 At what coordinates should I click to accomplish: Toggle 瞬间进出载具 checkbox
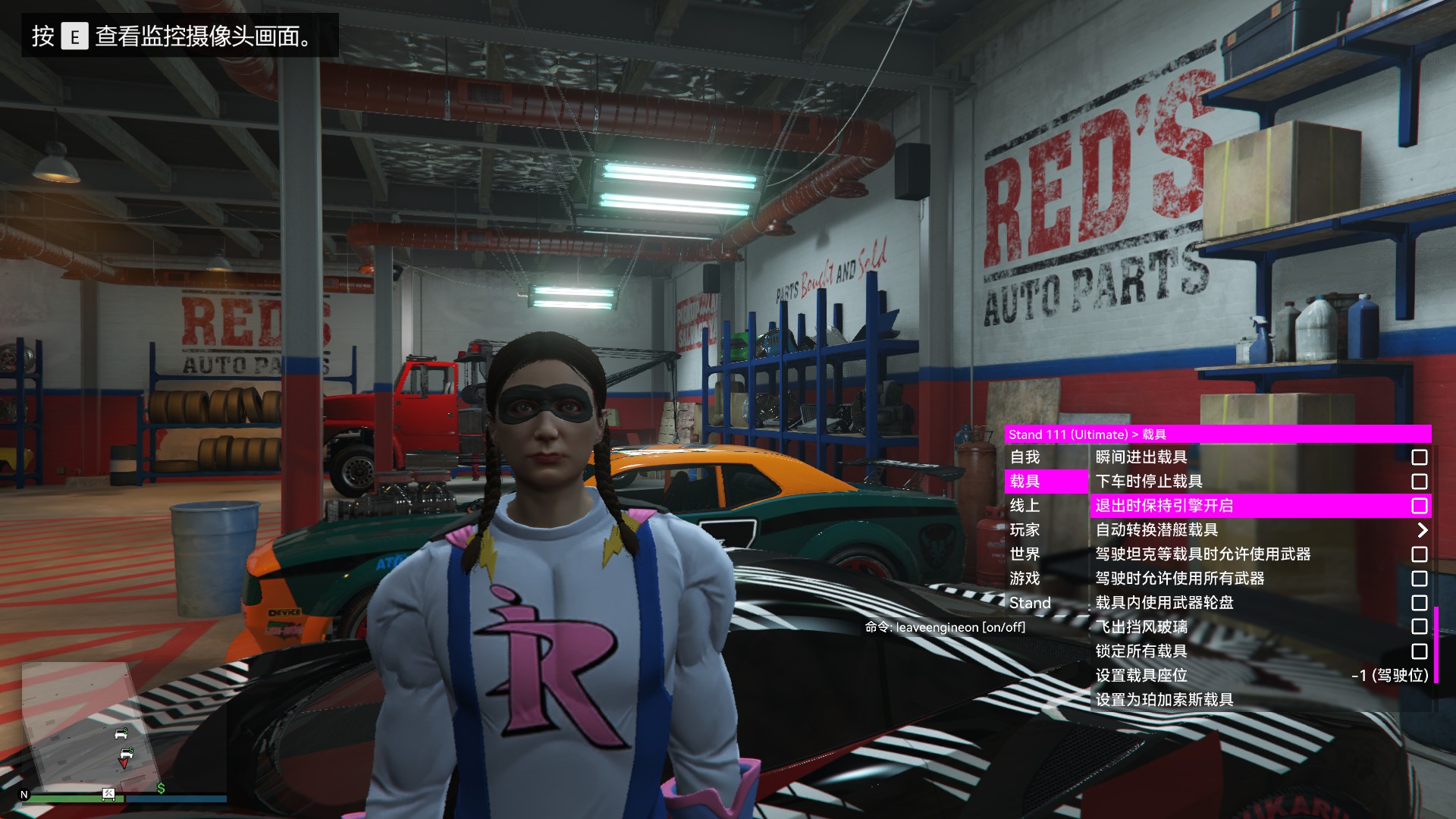click(x=1419, y=457)
